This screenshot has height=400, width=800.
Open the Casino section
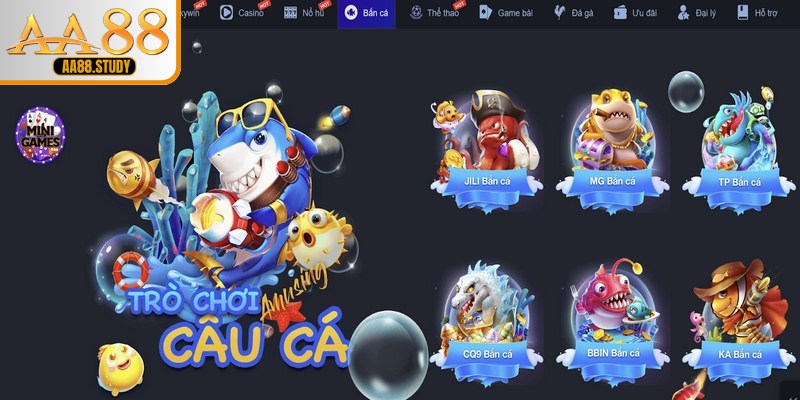tap(240, 13)
